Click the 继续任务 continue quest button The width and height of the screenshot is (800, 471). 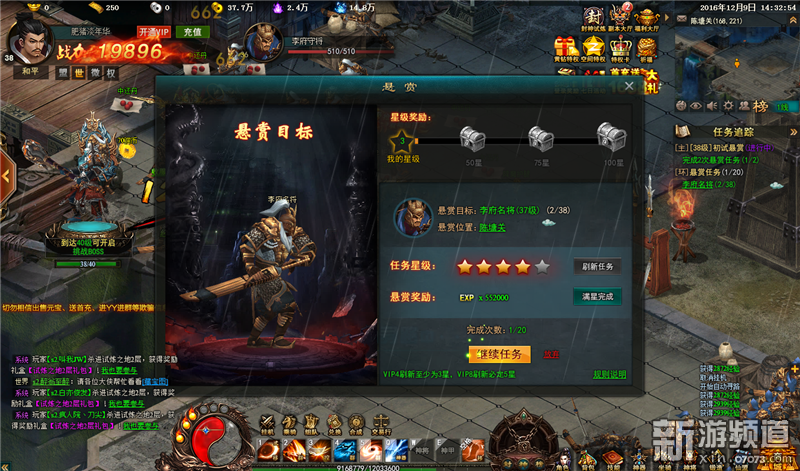[497, 353]
